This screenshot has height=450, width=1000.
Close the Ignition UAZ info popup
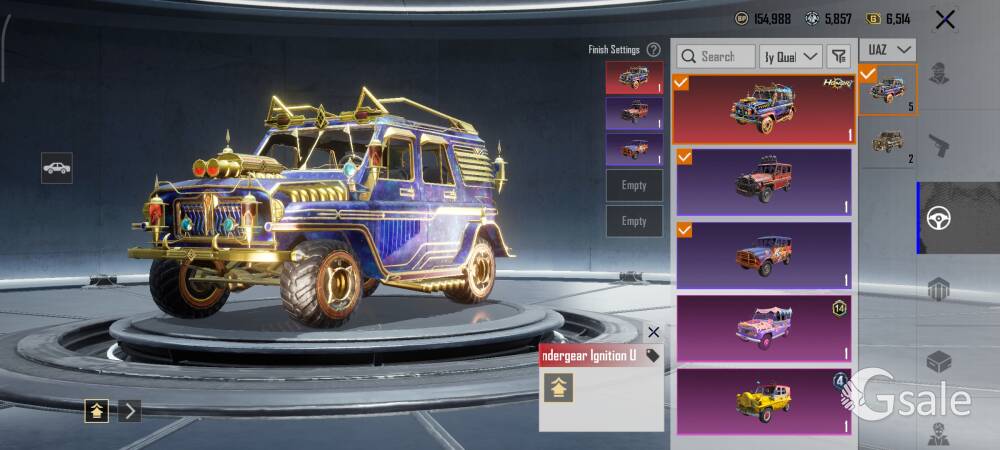tap(653, 332)
